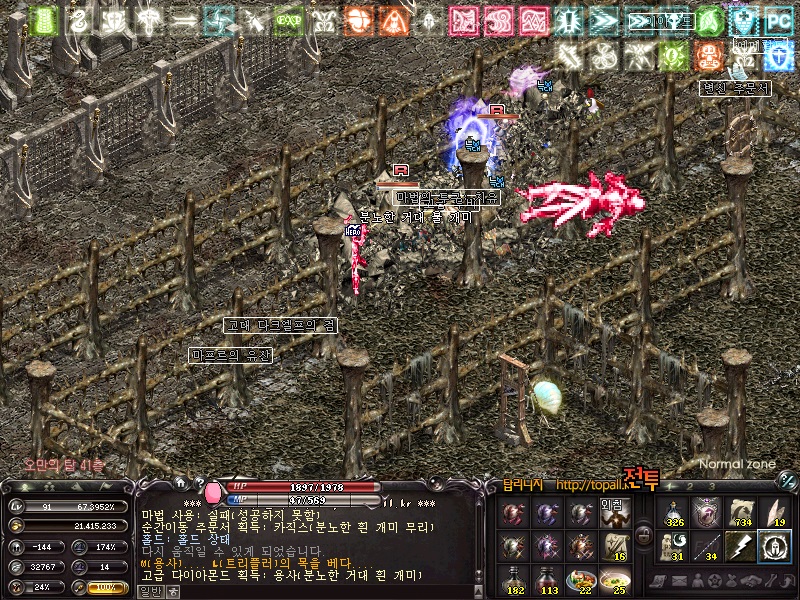Eat the food plate with 22 left
800x600 pixels.
pyautogui.click(x=580, y=580)
